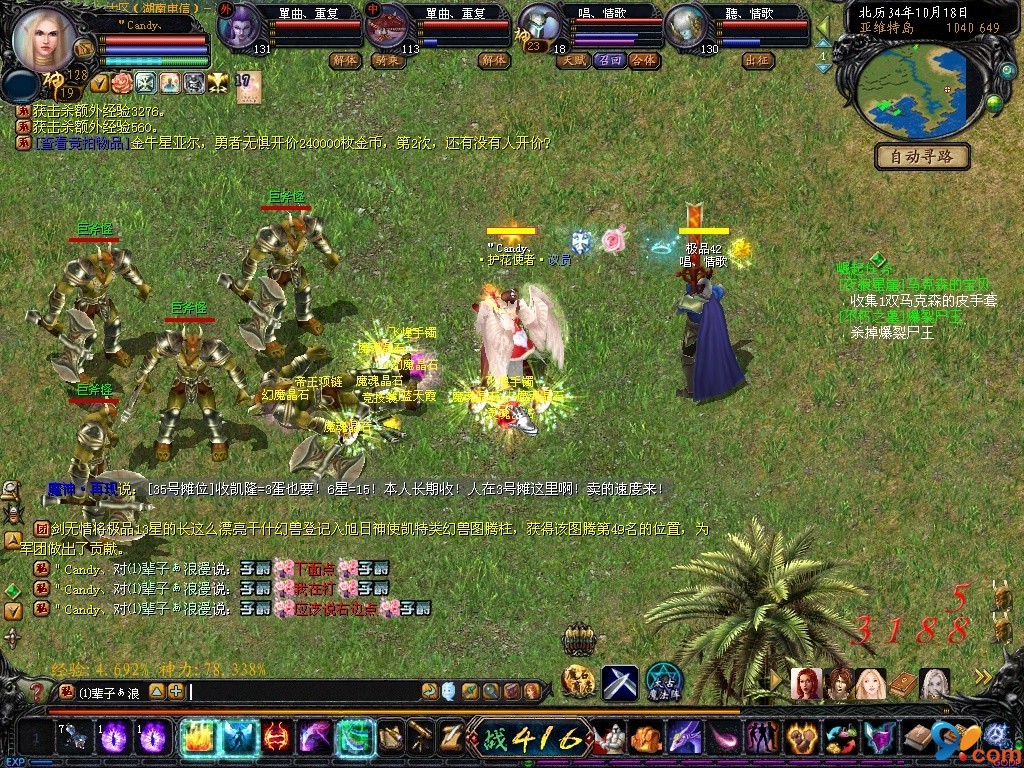Click the 召回 recall pet button
Image resolution: width=1024 pixels, height=768 pixels.
click(608, 60)
